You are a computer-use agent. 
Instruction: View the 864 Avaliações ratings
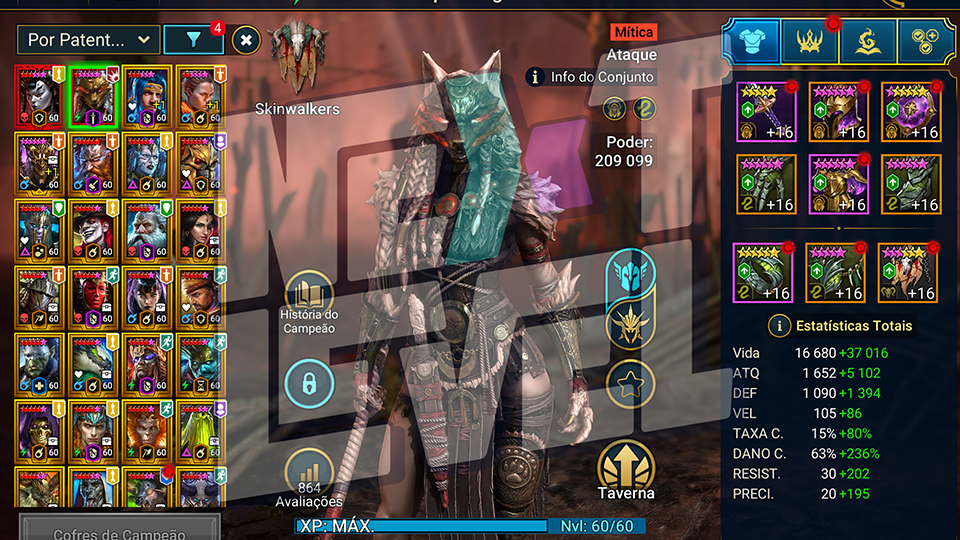click(309, 477)
